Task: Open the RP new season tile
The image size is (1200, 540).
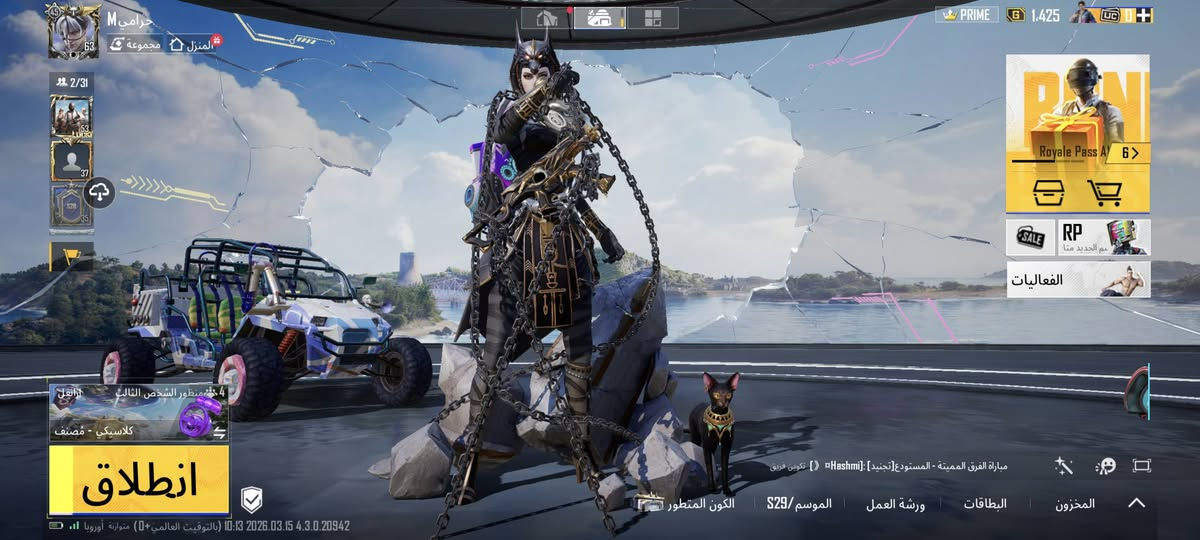Action: coord(1104,237)
